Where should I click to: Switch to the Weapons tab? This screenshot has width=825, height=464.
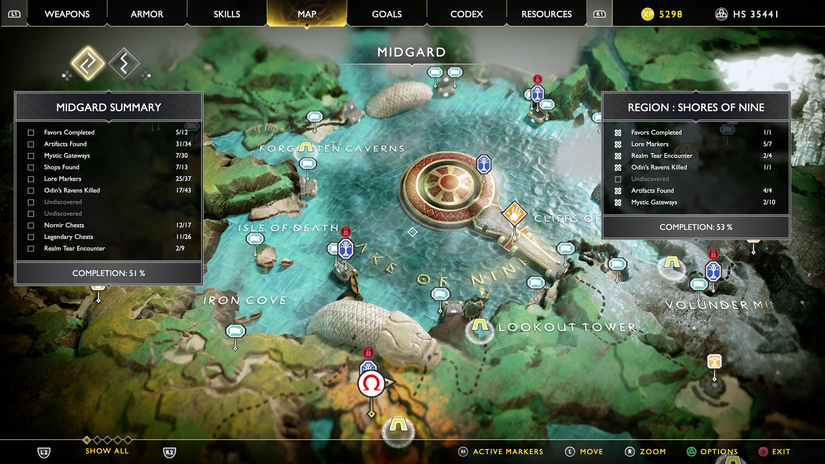pos(67,14)
